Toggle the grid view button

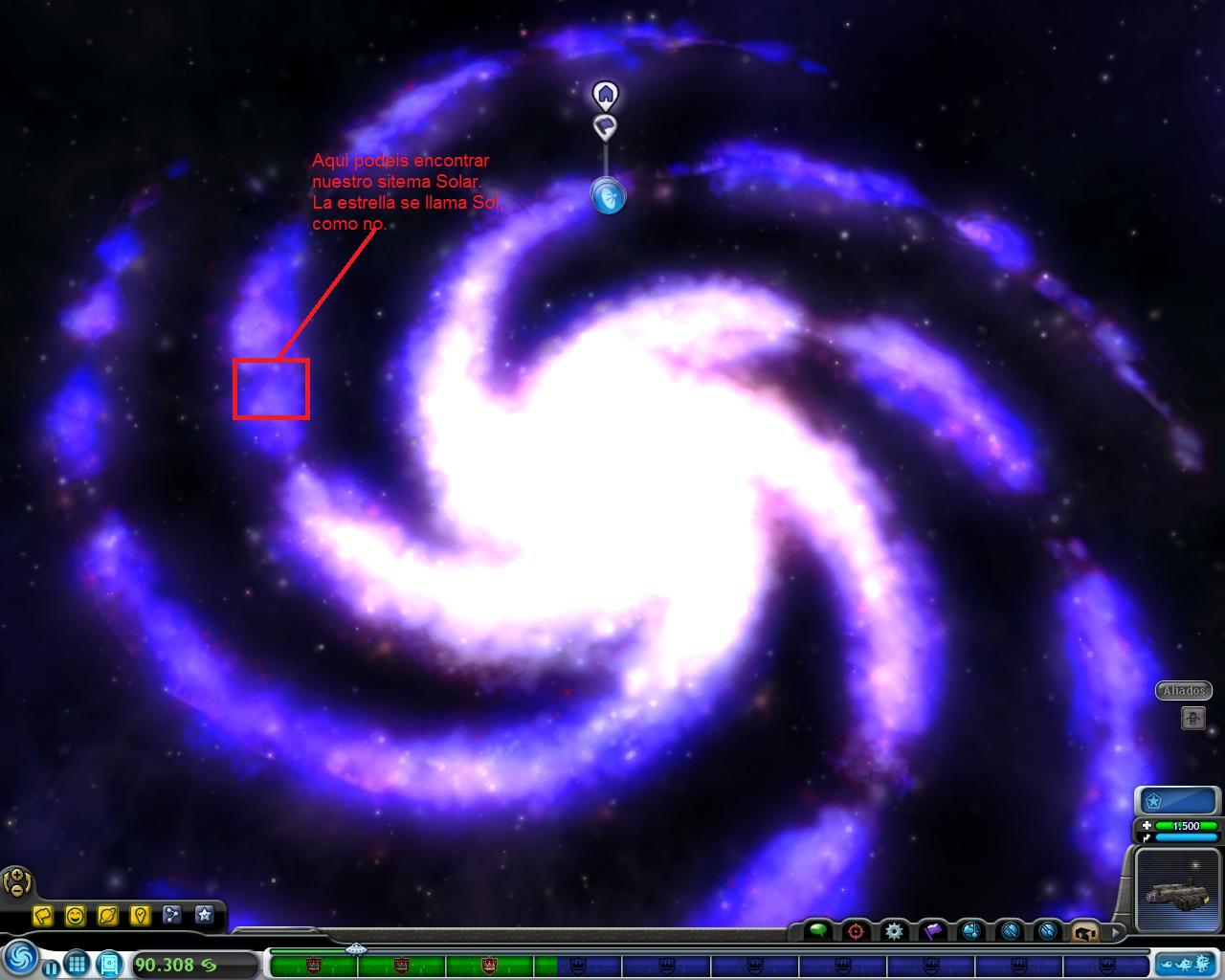coord(76,965)
